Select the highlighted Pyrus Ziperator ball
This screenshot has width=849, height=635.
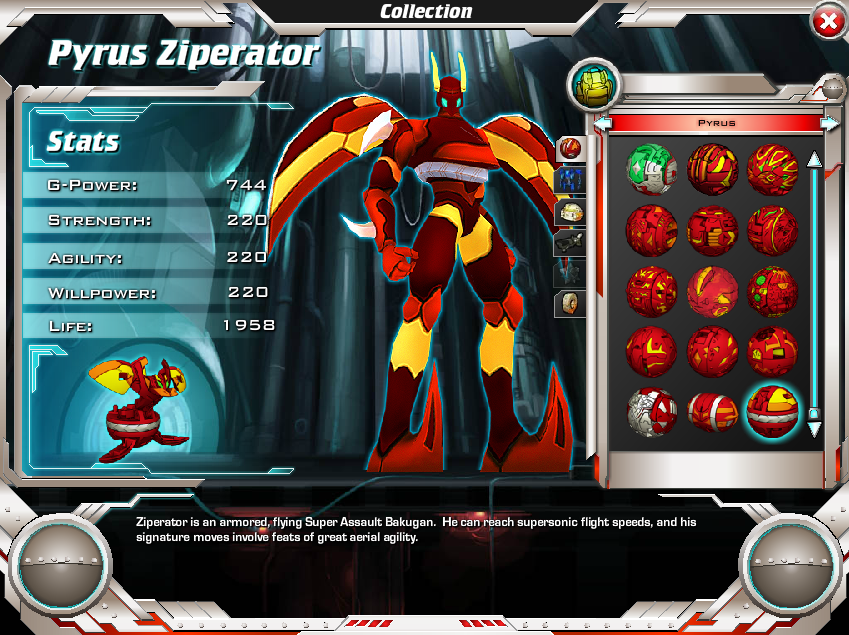(771, 411)
